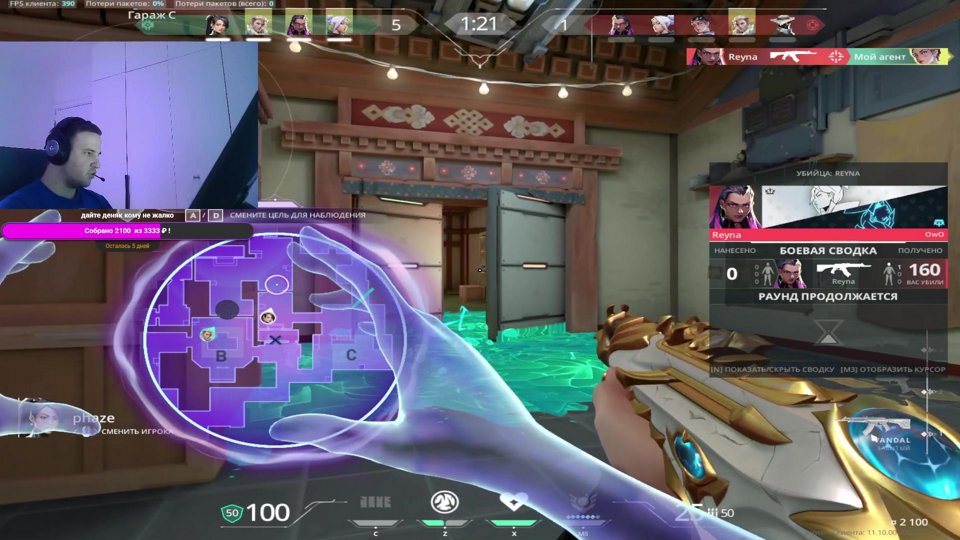The height and width of the screenshot is (540, 960).
Task: Click the streamer's donation goal bar
Action: click(x=128, y=231)
